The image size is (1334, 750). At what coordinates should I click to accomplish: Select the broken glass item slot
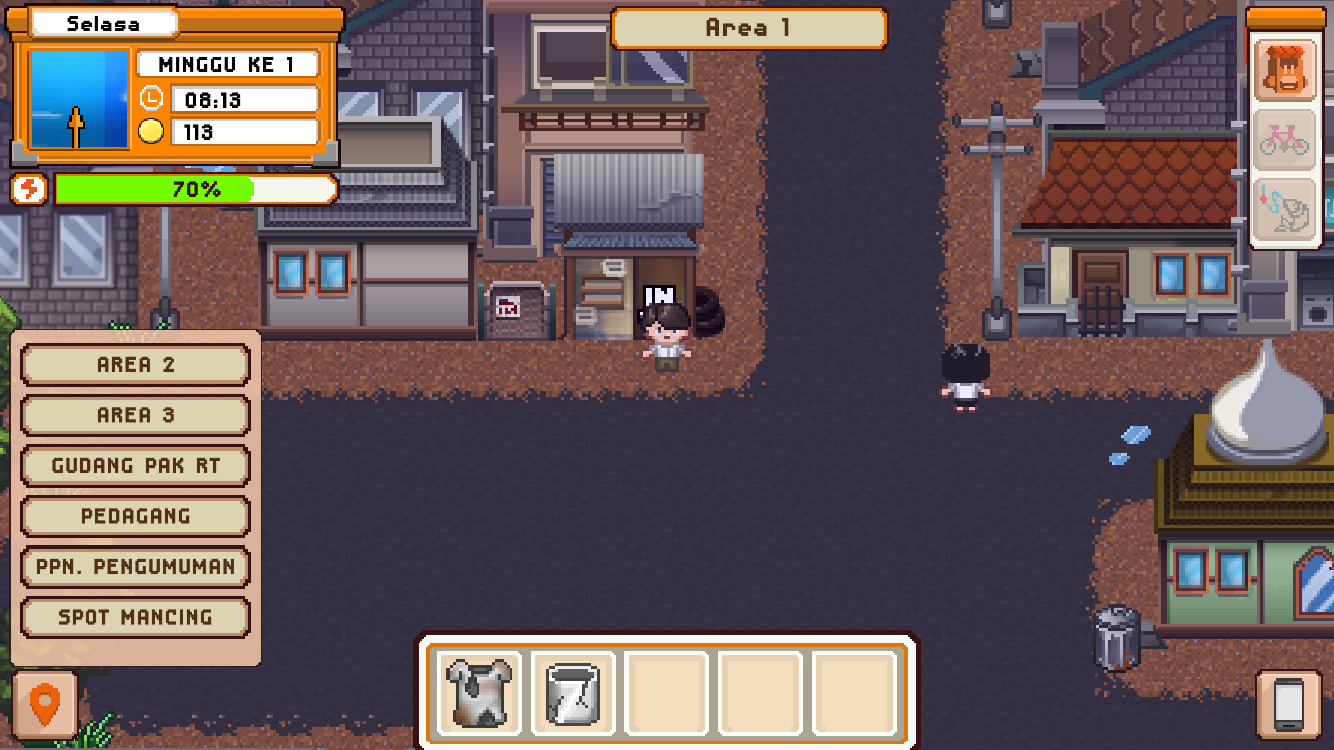tap(573, 693)
